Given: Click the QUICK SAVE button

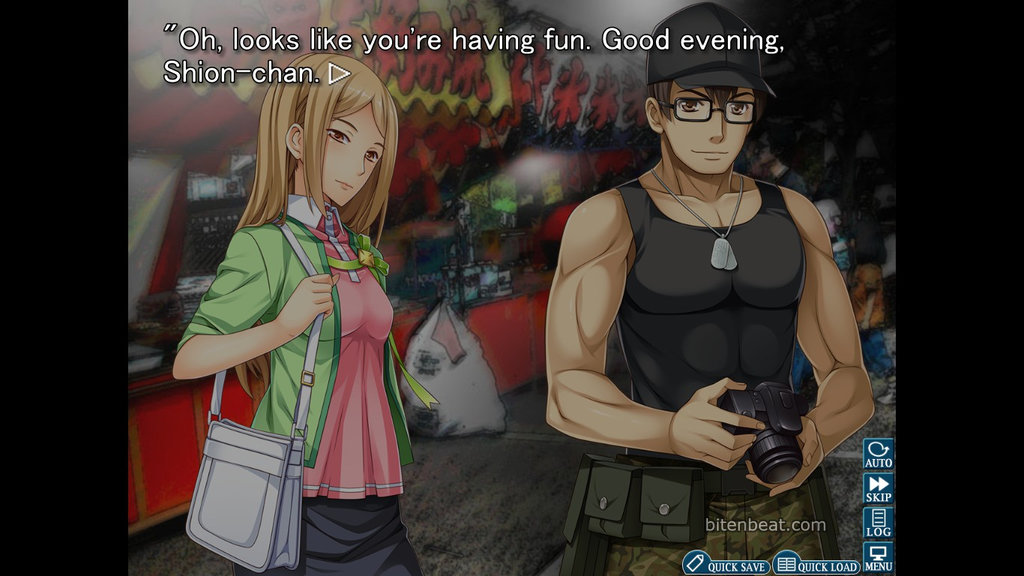Looking at the screenshot, I should point(726,565).
